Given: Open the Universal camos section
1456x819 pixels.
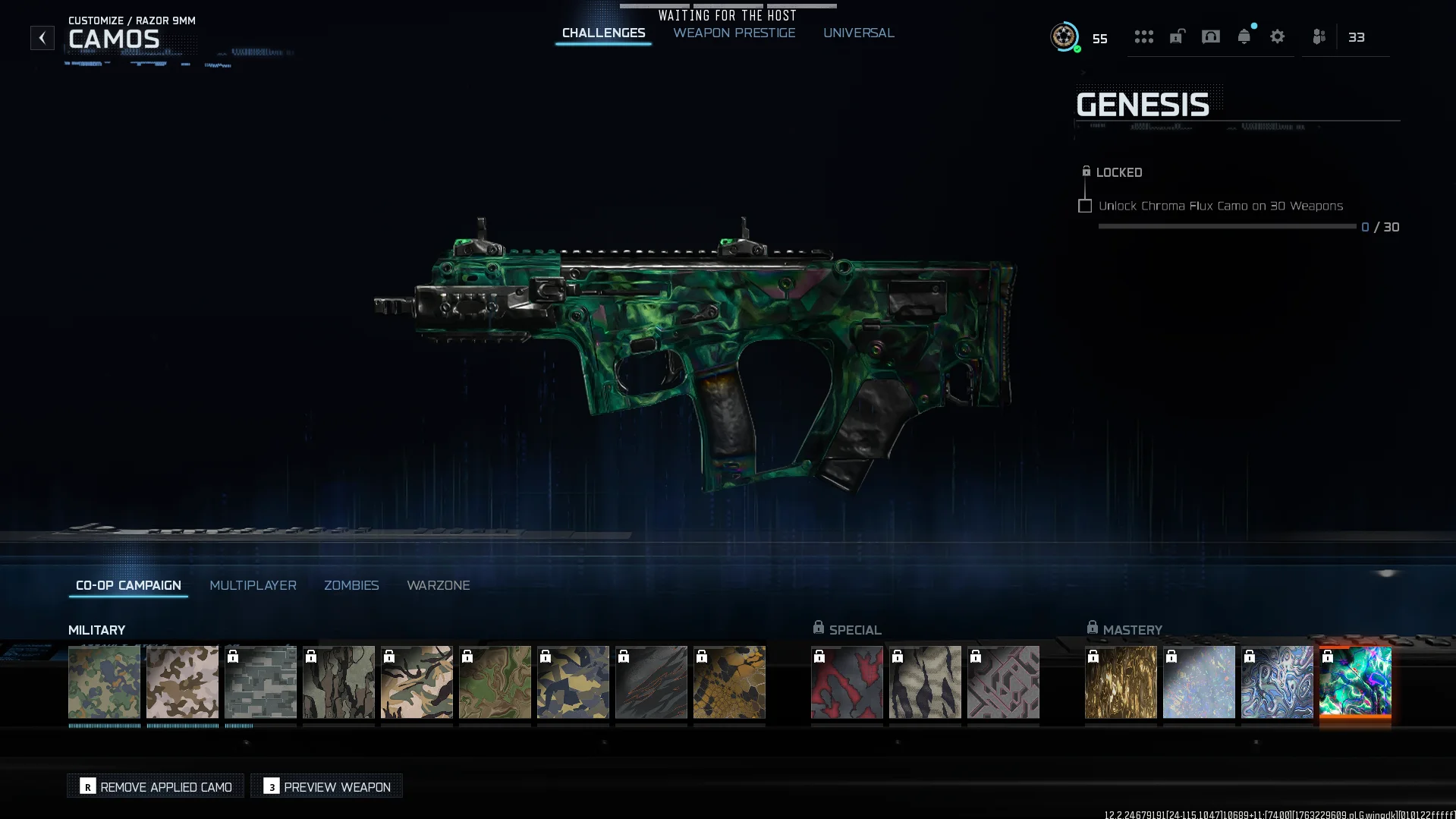Looking at the screenshot, I should coord(859,33).
